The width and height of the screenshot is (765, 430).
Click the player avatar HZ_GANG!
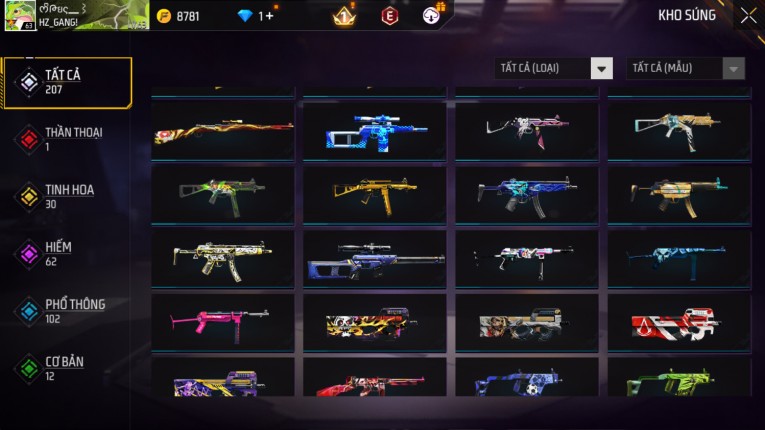[x=20, y=15]
